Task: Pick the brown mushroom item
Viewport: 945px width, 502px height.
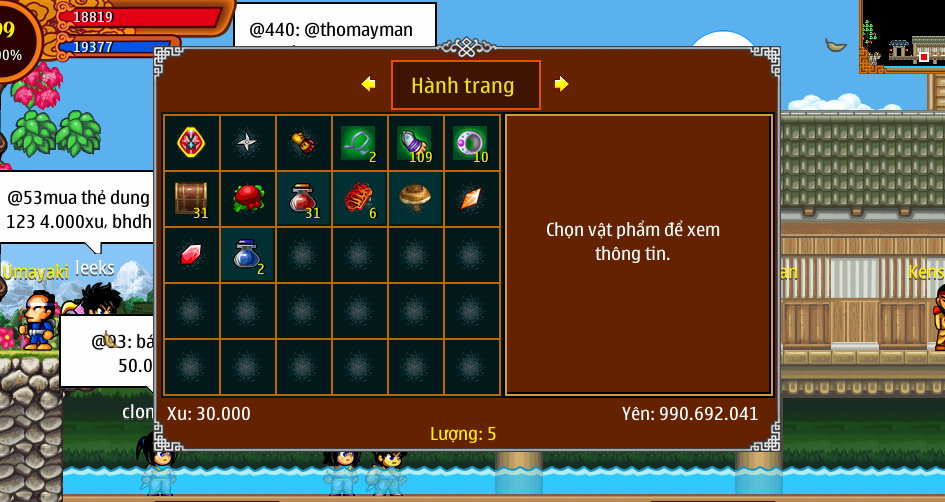Action: (415, 198)
